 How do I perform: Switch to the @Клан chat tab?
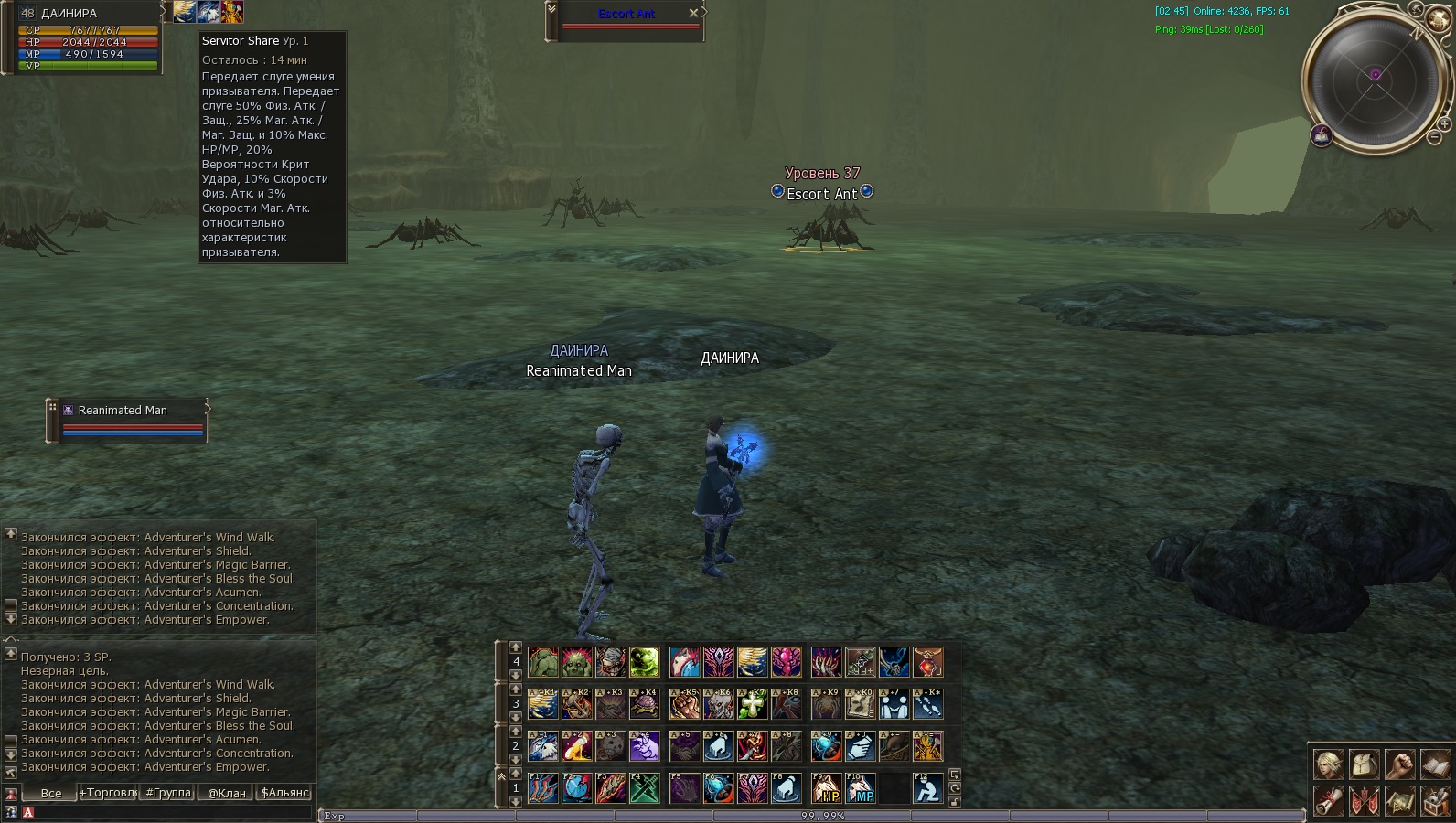point(227,793)
